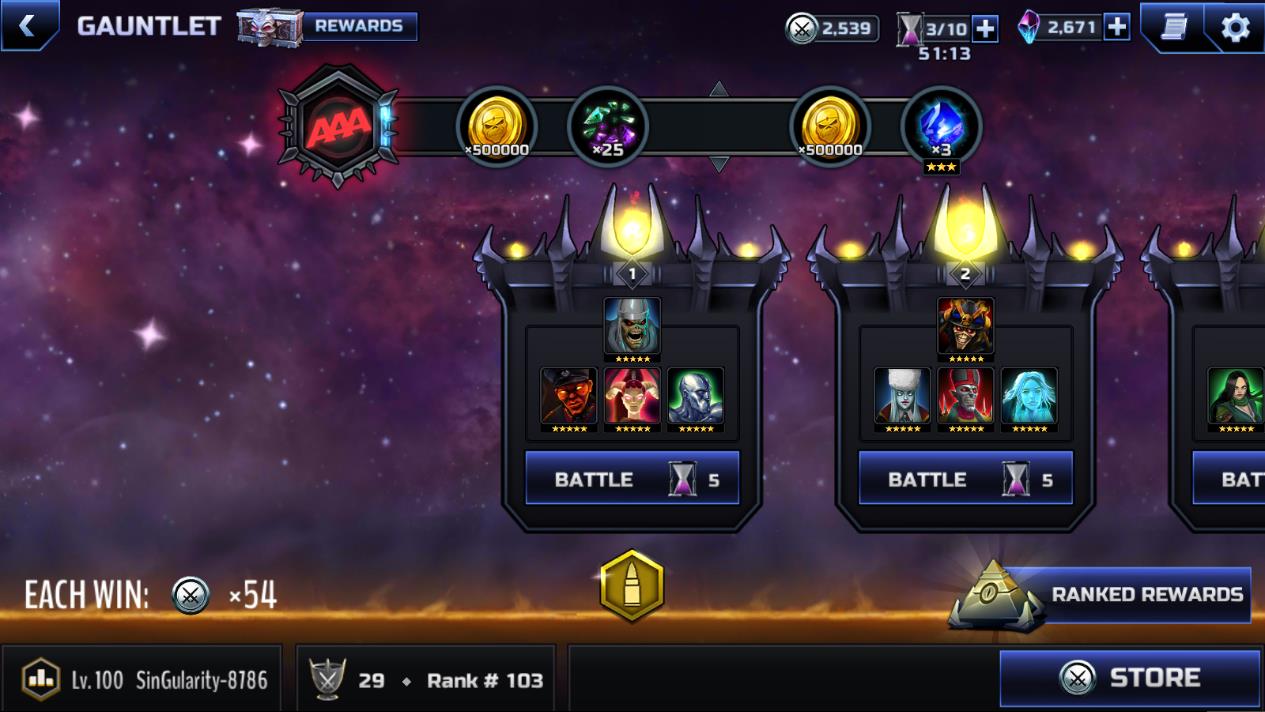Viewport: 1265px width, 712px height.
Task: Go back using the top-left arrow
Action: [x=27, y=26]
